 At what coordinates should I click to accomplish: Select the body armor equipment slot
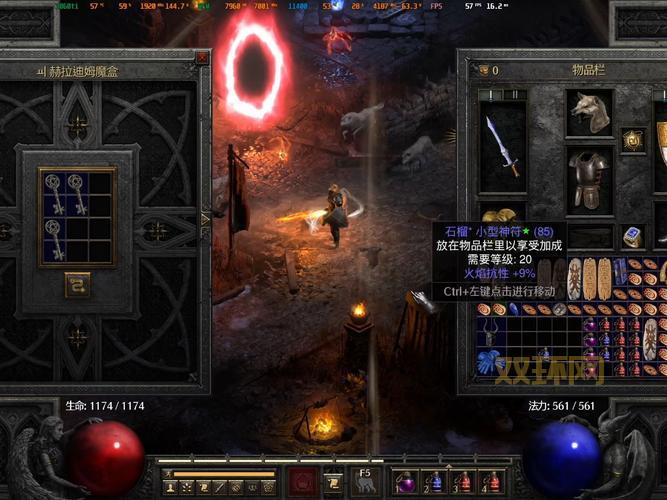pyautogui.click(x=589, y=180)
